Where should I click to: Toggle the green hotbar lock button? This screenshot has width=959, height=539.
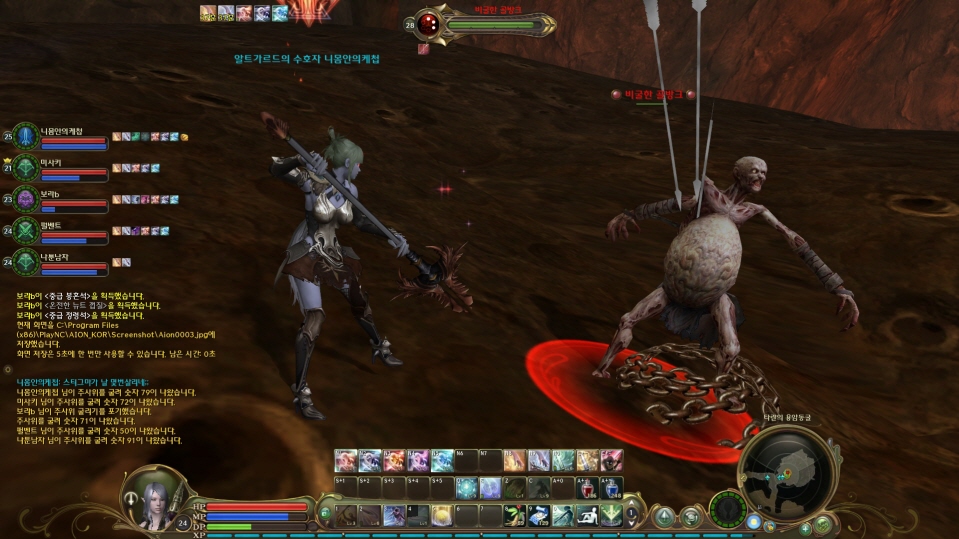coord(324,514)
